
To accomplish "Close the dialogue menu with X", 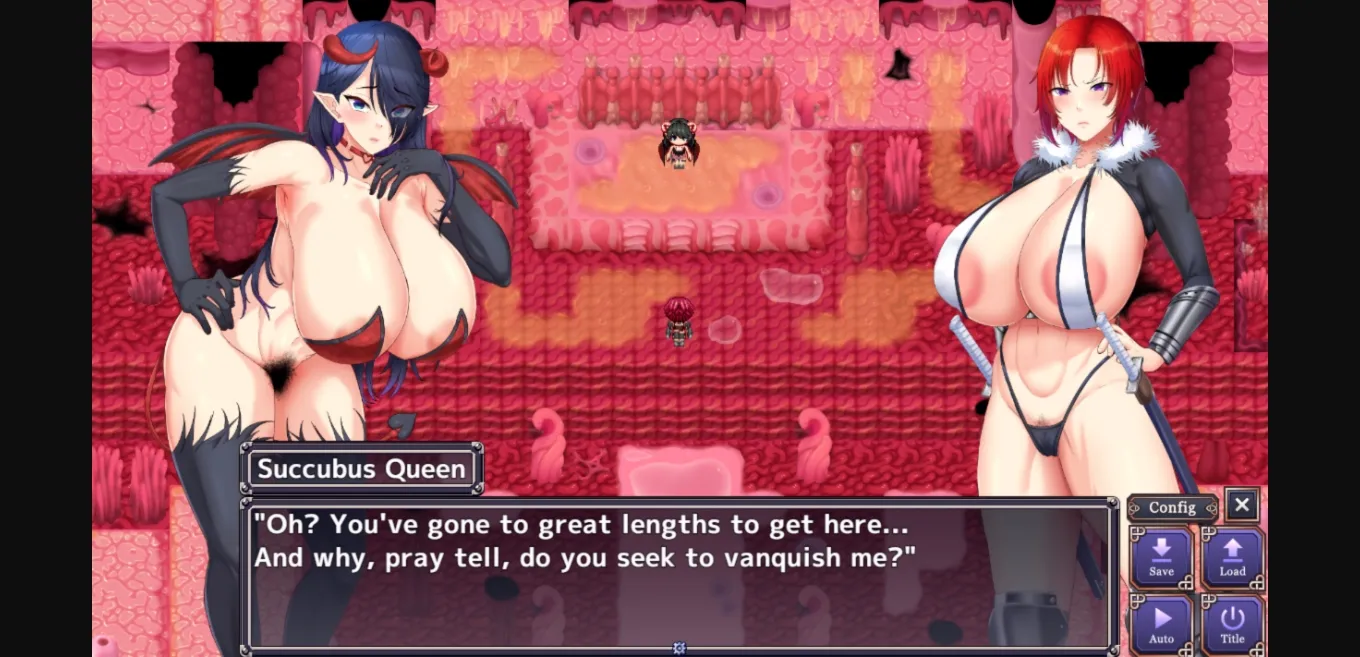I will [x=1241, y=506].
